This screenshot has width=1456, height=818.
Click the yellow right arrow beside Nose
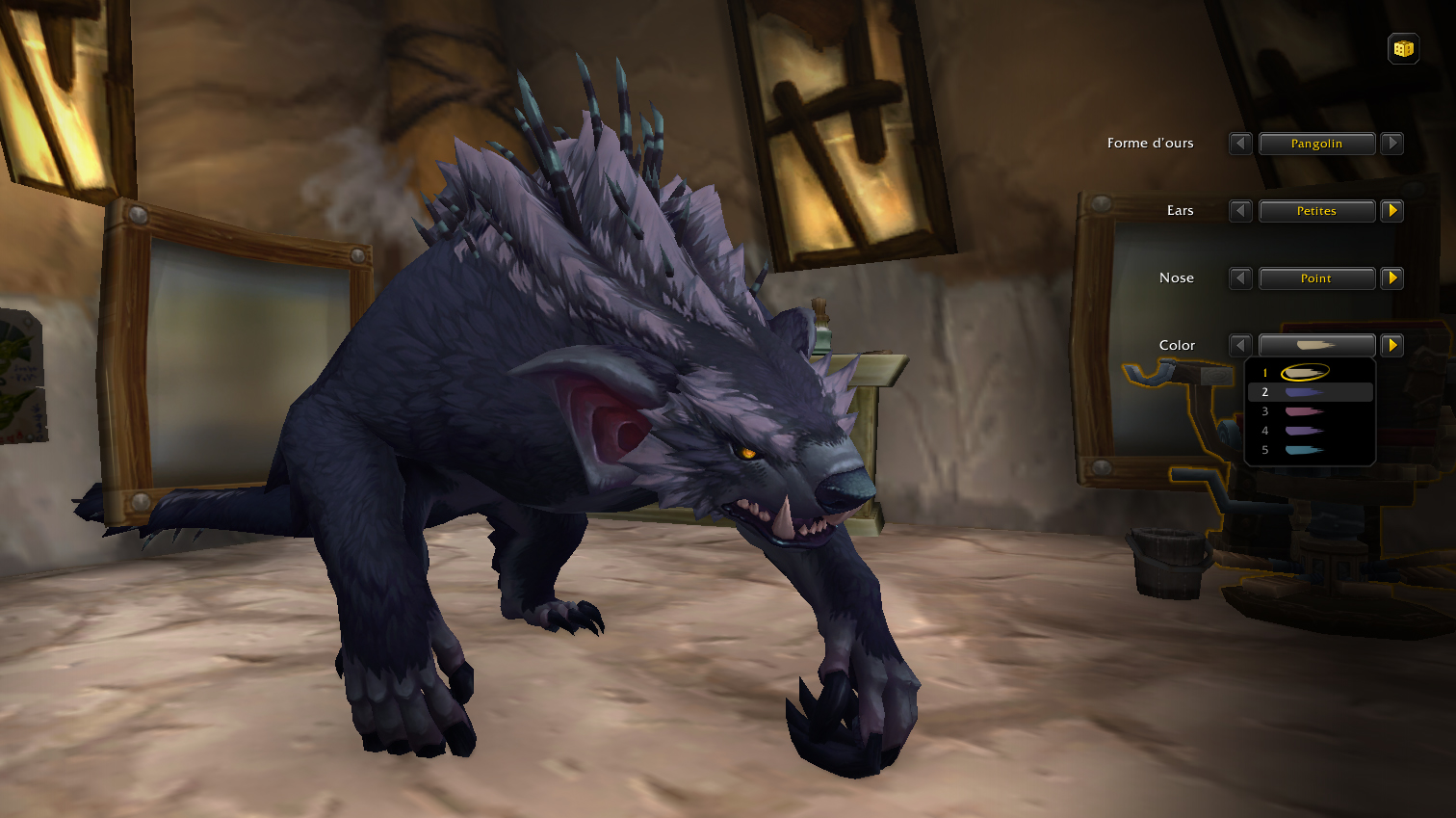(1392, 278)
